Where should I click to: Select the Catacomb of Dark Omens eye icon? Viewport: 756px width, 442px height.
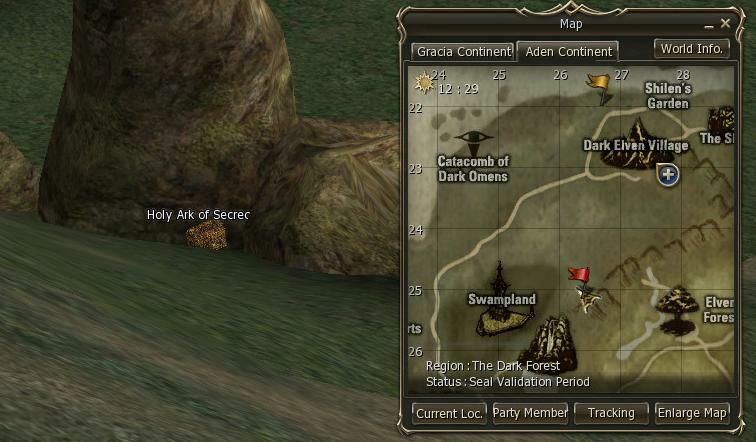473,138
